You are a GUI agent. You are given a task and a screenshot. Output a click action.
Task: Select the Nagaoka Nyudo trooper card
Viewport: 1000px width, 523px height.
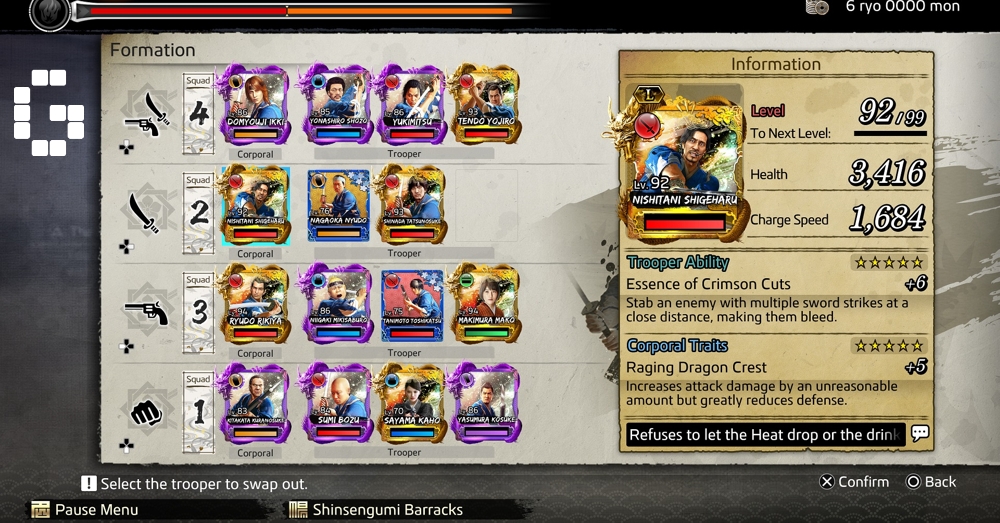point(336,205)
